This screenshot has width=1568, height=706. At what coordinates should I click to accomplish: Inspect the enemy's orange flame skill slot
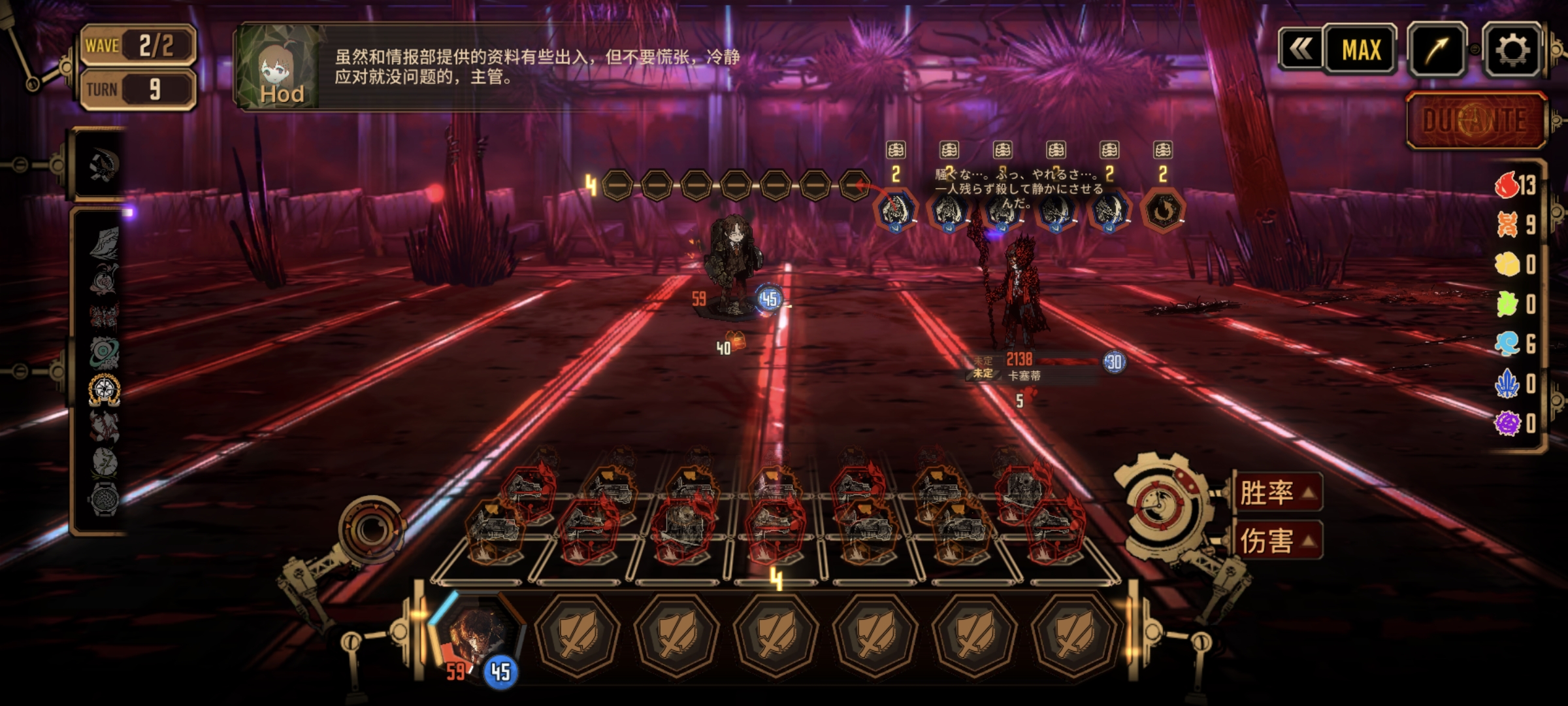click(x=1162, y=210)
